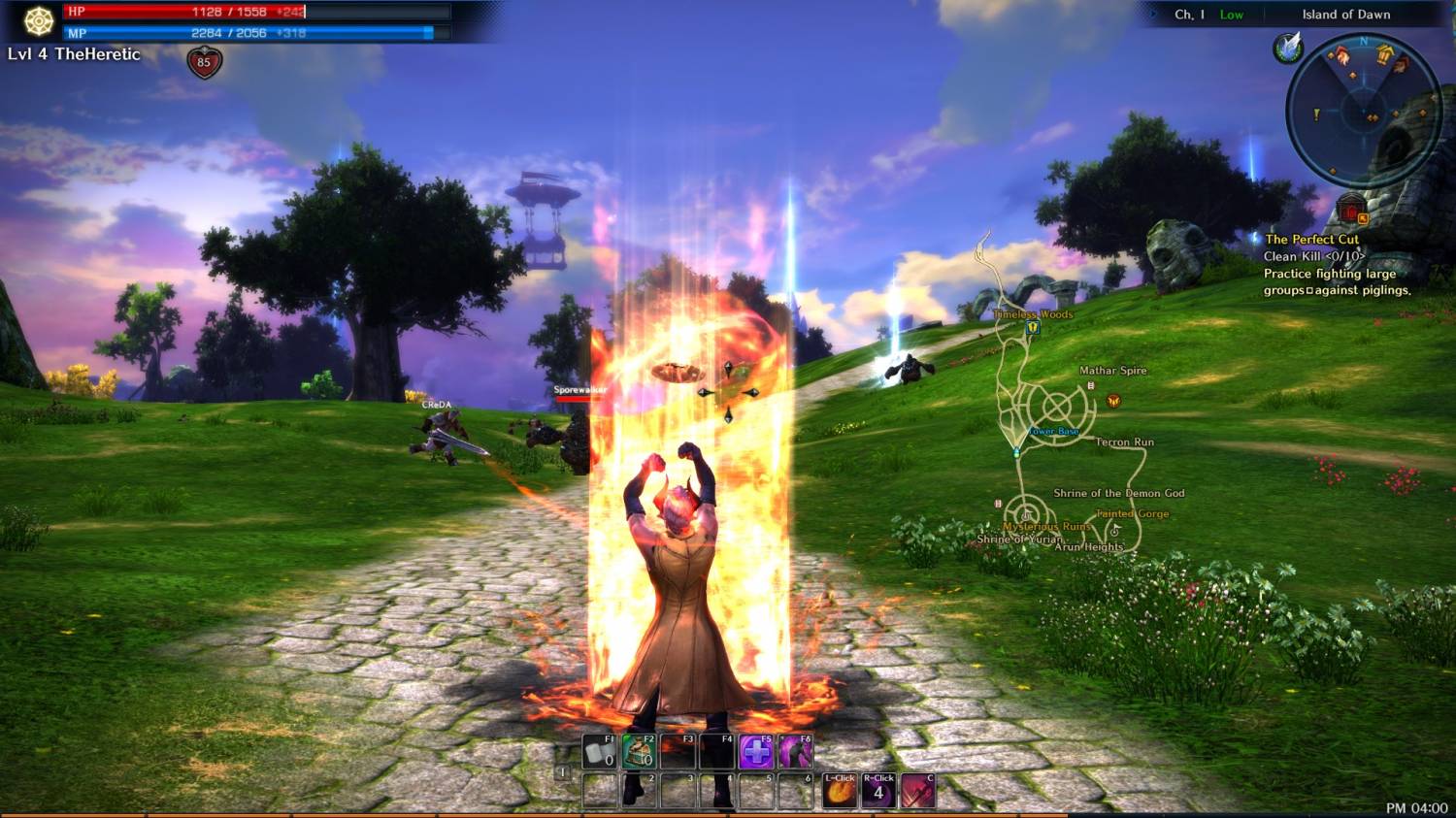
Task: Select the bandage item in the F1 slot
Action: (599, 752)
